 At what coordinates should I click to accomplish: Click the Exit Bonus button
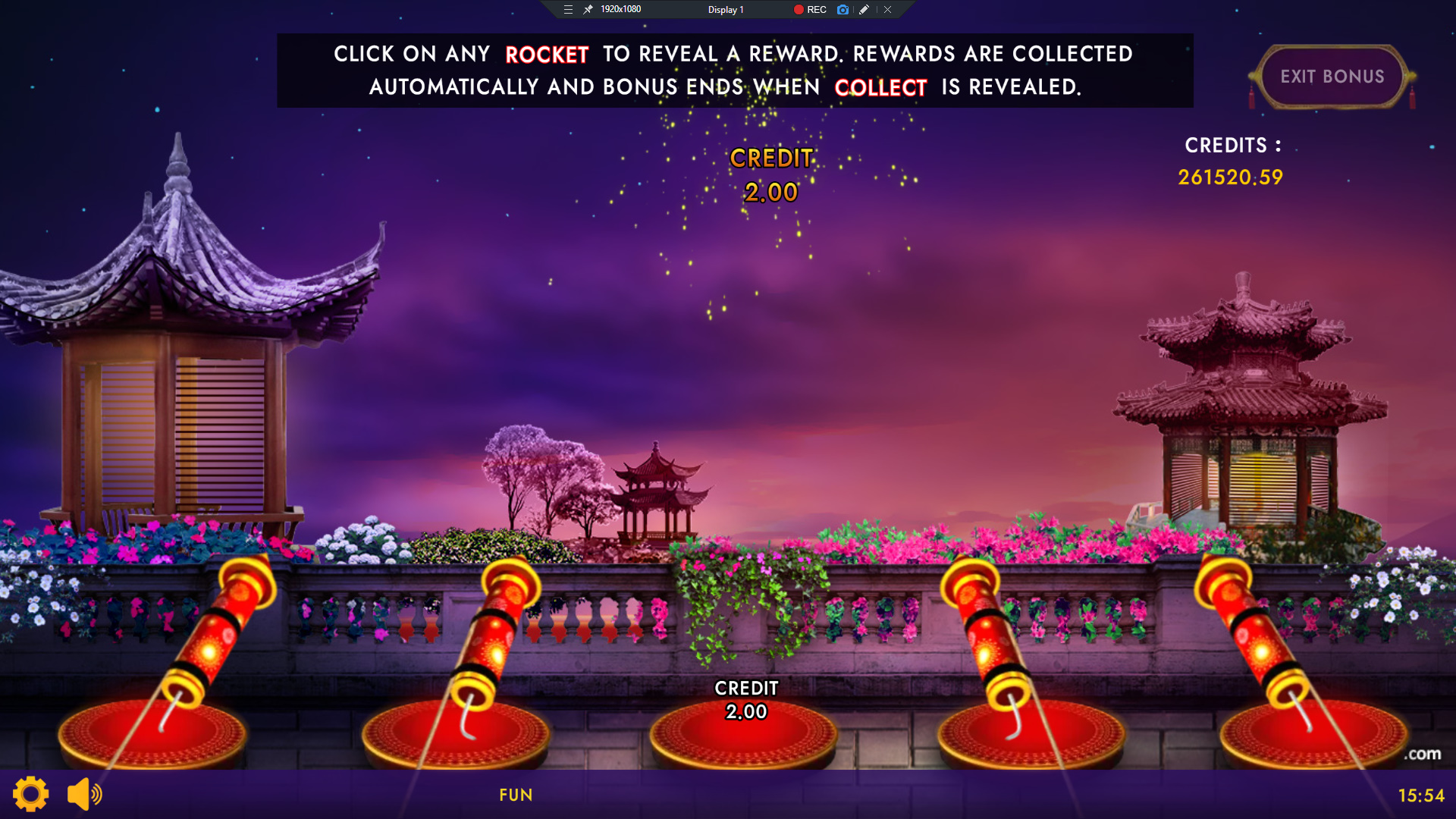click(x=1332, y=77)
